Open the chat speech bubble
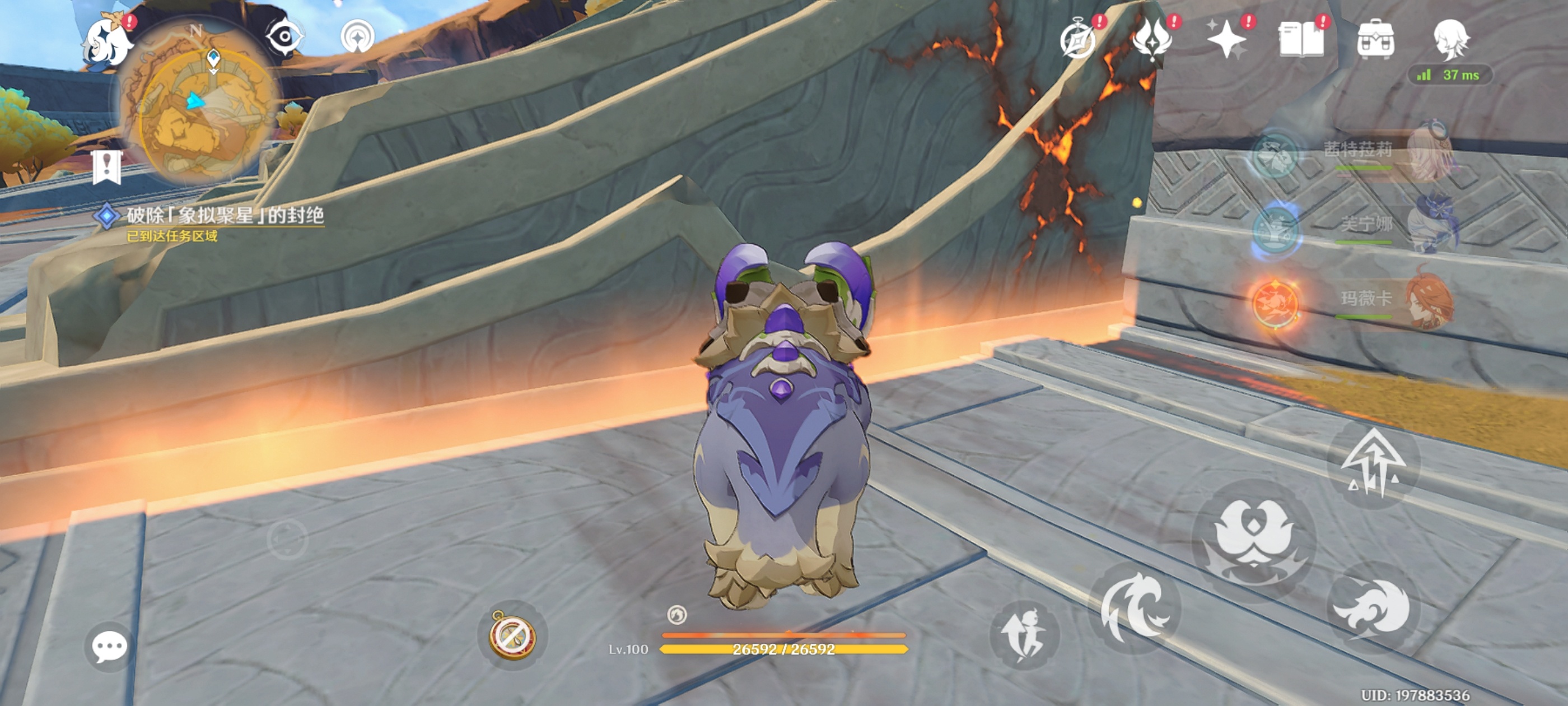Screen dimensions: 1568x706 click(x=110, y=646)
